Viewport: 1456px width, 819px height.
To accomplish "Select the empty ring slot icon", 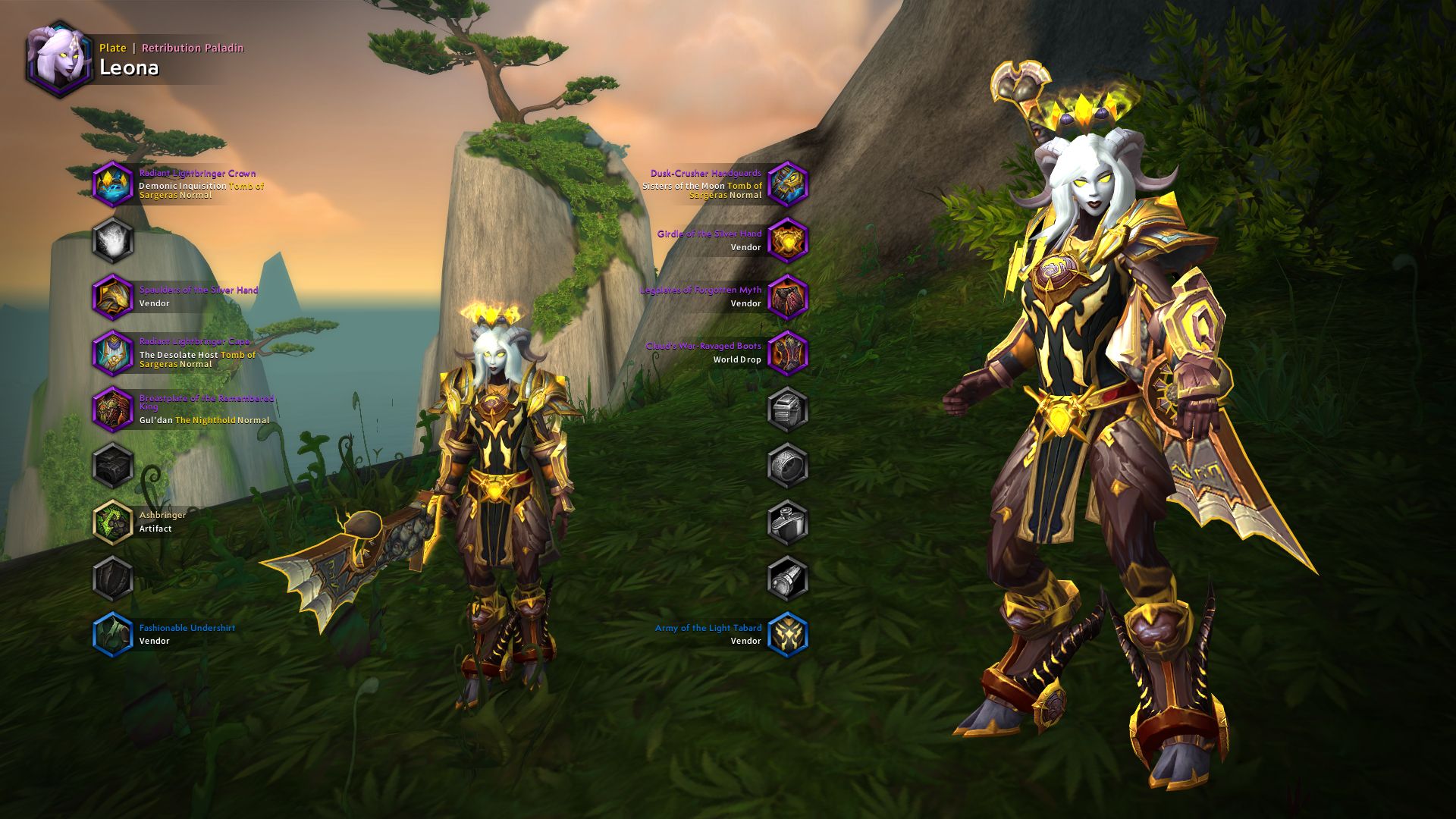I will [789, 466].
